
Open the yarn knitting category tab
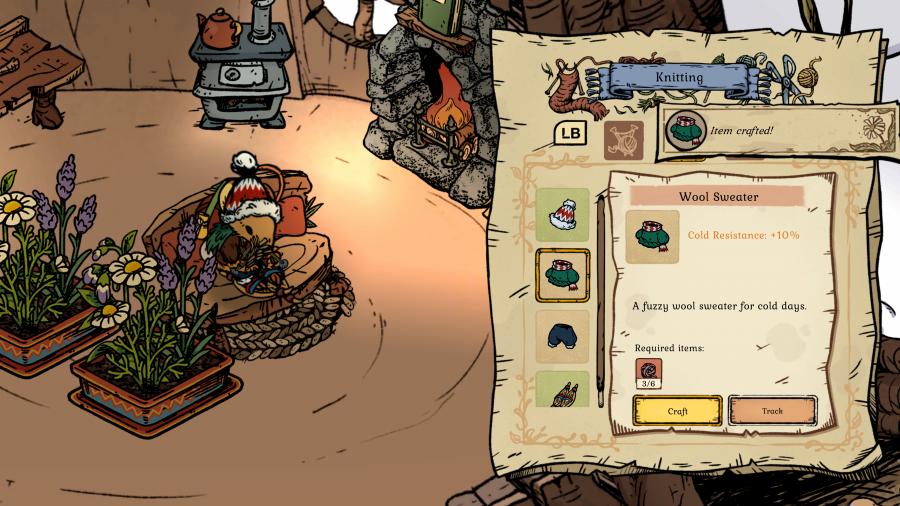(x=623, y=140)
